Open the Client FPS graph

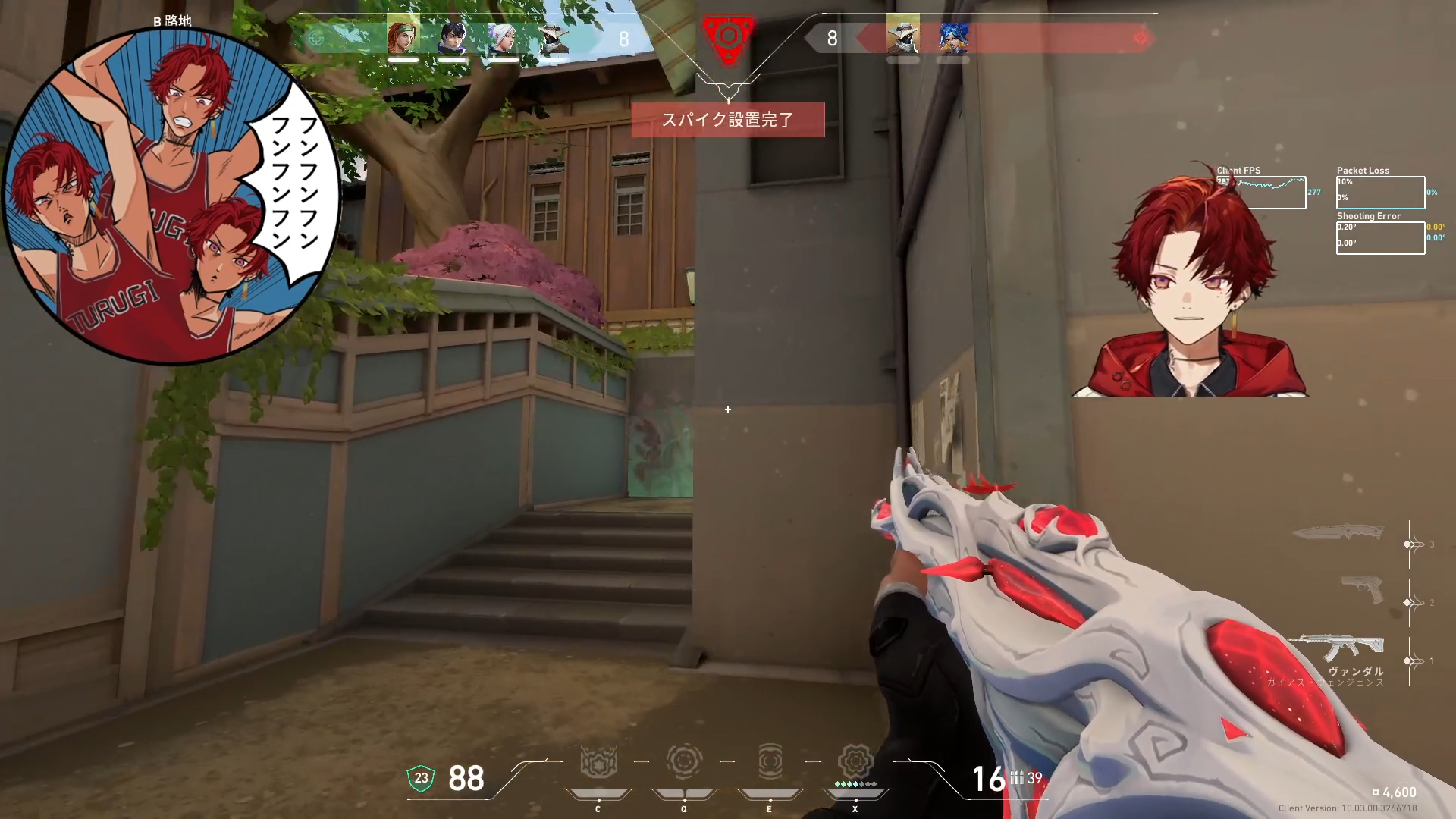pyautogui.click(x=1262, y=193)
